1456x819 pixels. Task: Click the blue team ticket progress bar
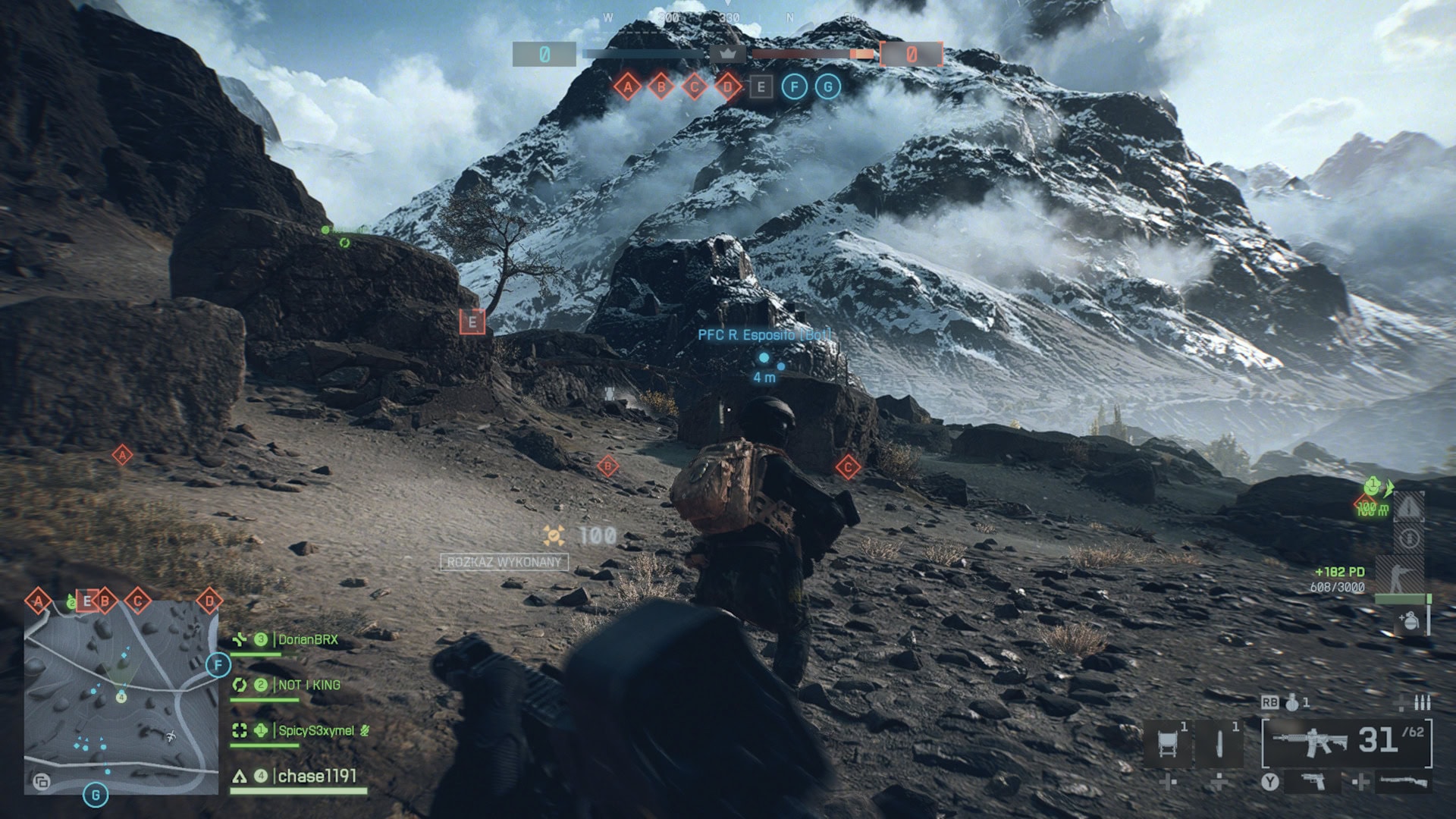coord(645,53)
